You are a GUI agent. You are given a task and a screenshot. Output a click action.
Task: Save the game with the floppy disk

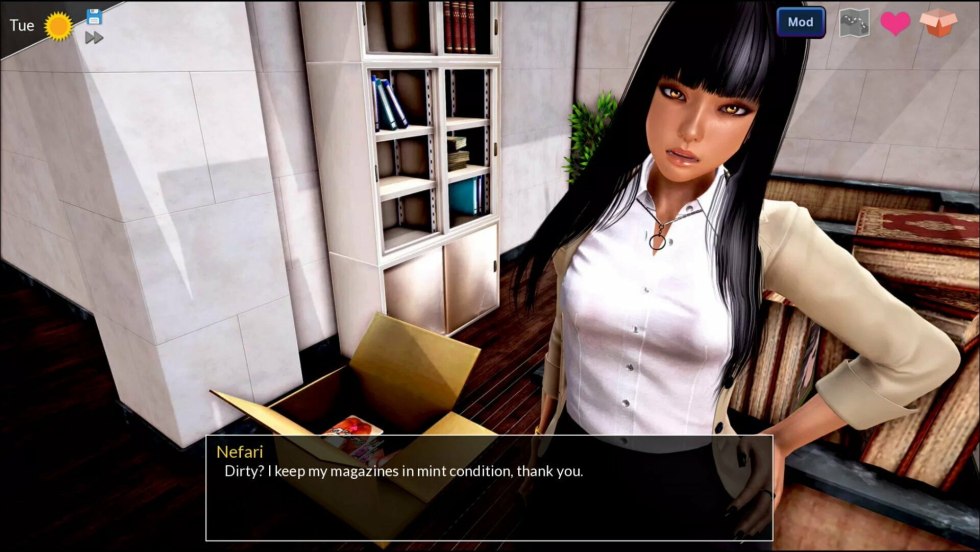pos(94,16)
